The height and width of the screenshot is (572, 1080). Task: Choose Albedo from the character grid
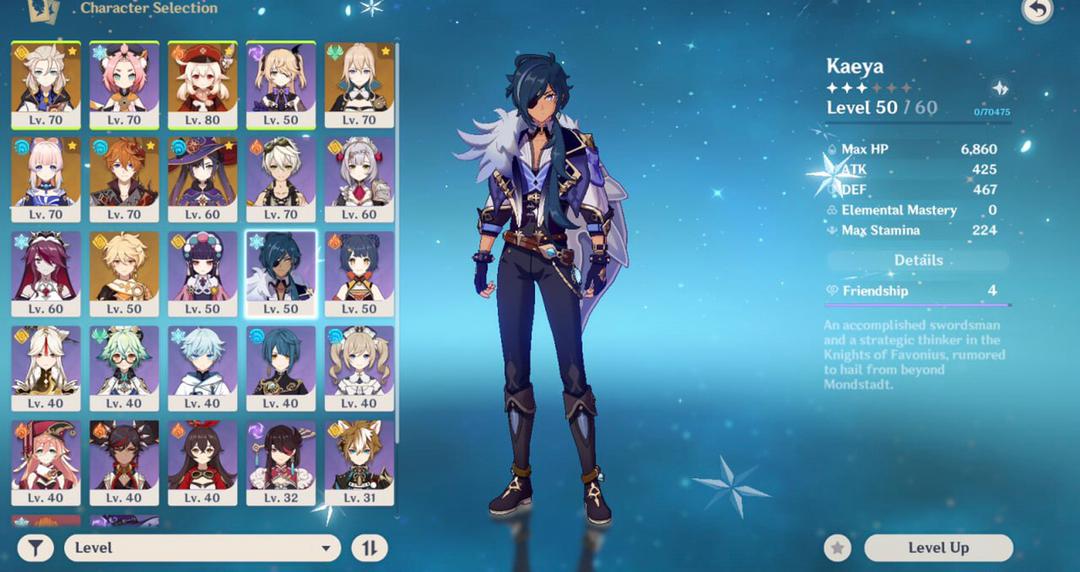click(x=45, y=84)
